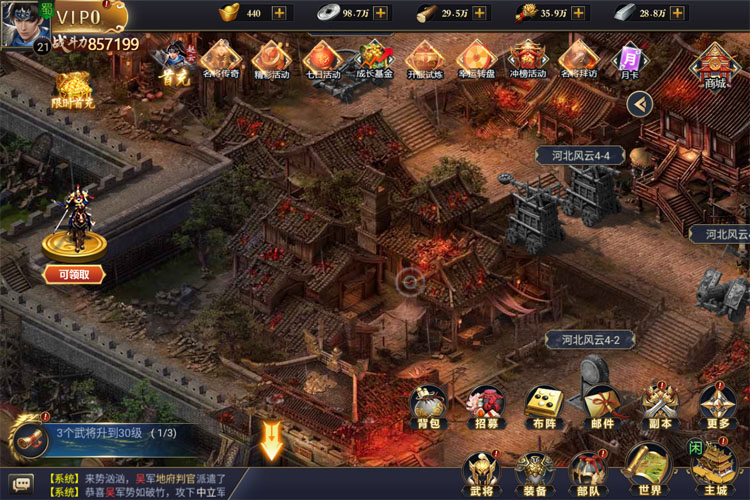Return to the 主城 main city

click(x=714, y=468)
